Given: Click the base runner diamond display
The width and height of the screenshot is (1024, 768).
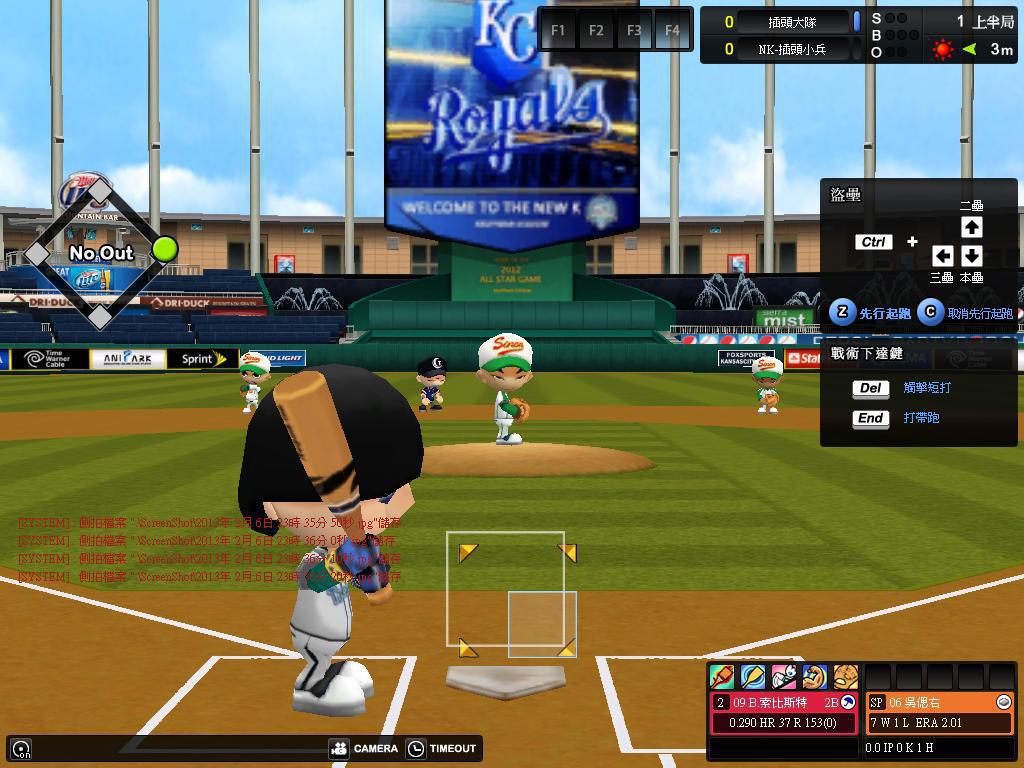Looking at the screenshot, I should 100,253.
